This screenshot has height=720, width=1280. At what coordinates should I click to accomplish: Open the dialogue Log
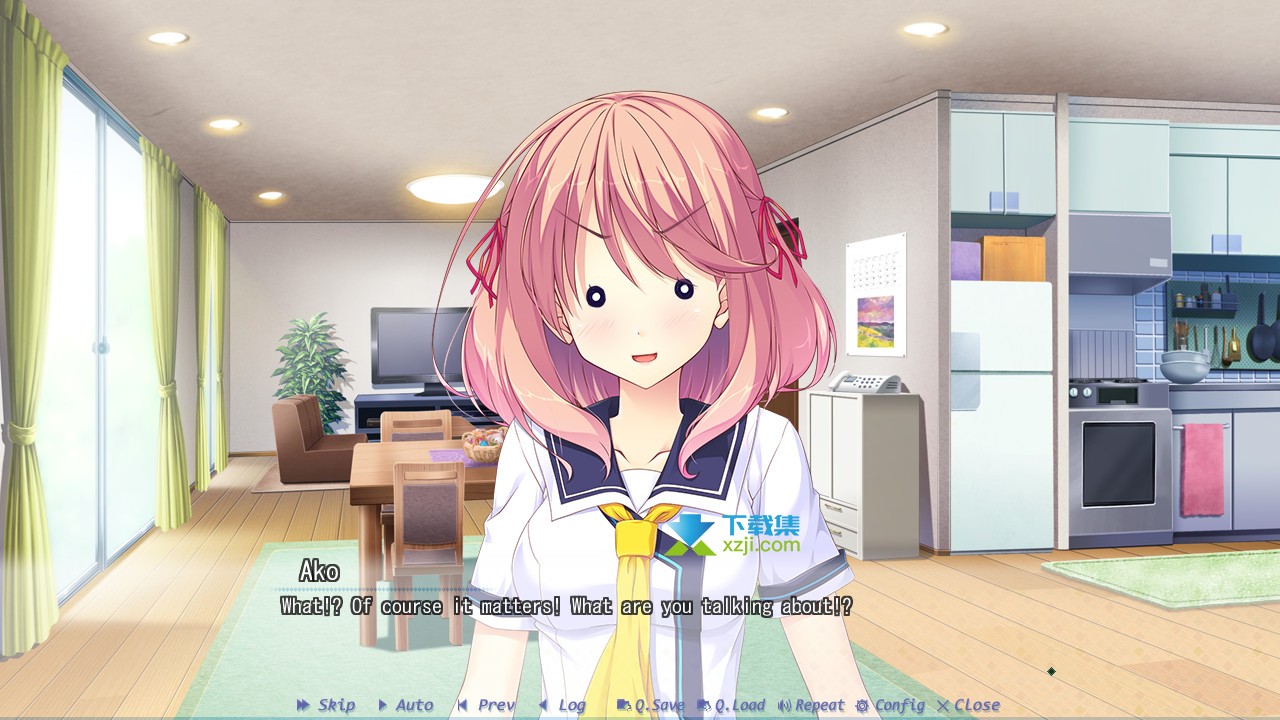tap(563, 705)
